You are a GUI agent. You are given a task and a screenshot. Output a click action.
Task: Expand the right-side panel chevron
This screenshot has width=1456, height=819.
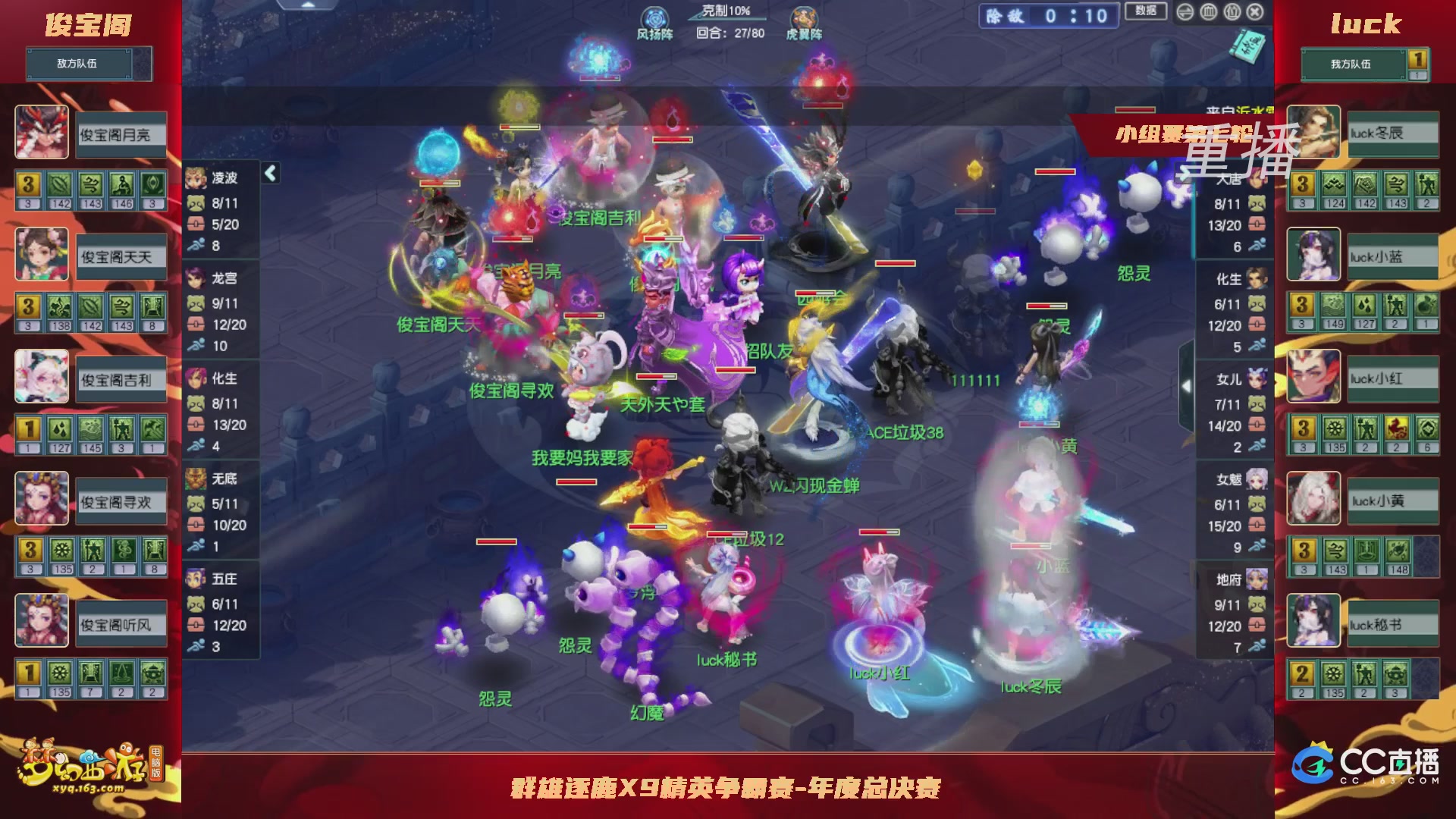[x=1188, y=385]
